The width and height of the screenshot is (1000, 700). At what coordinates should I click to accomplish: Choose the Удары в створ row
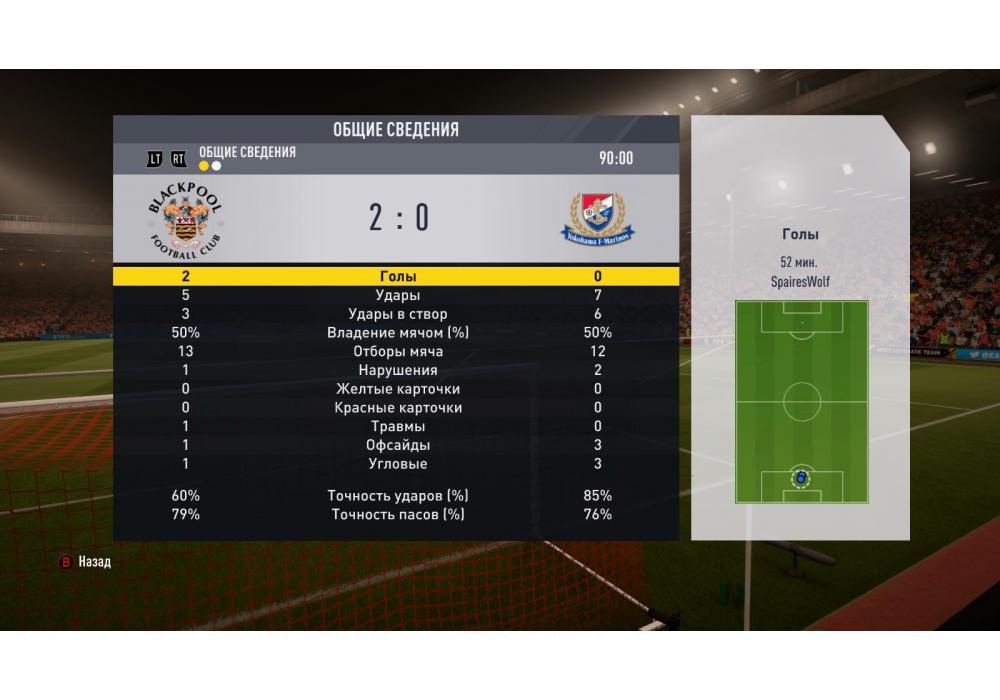click(397, 314)
